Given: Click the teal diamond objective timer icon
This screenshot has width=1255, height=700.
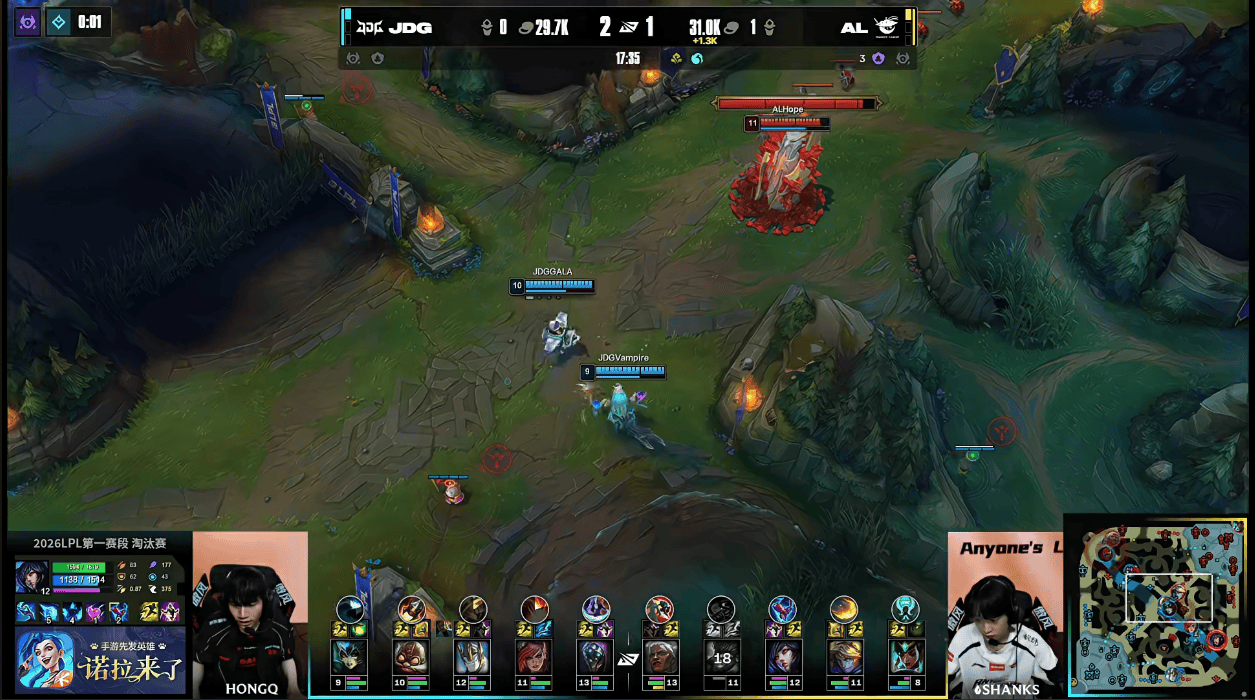Looking at the screenshot, I should 59,22.
